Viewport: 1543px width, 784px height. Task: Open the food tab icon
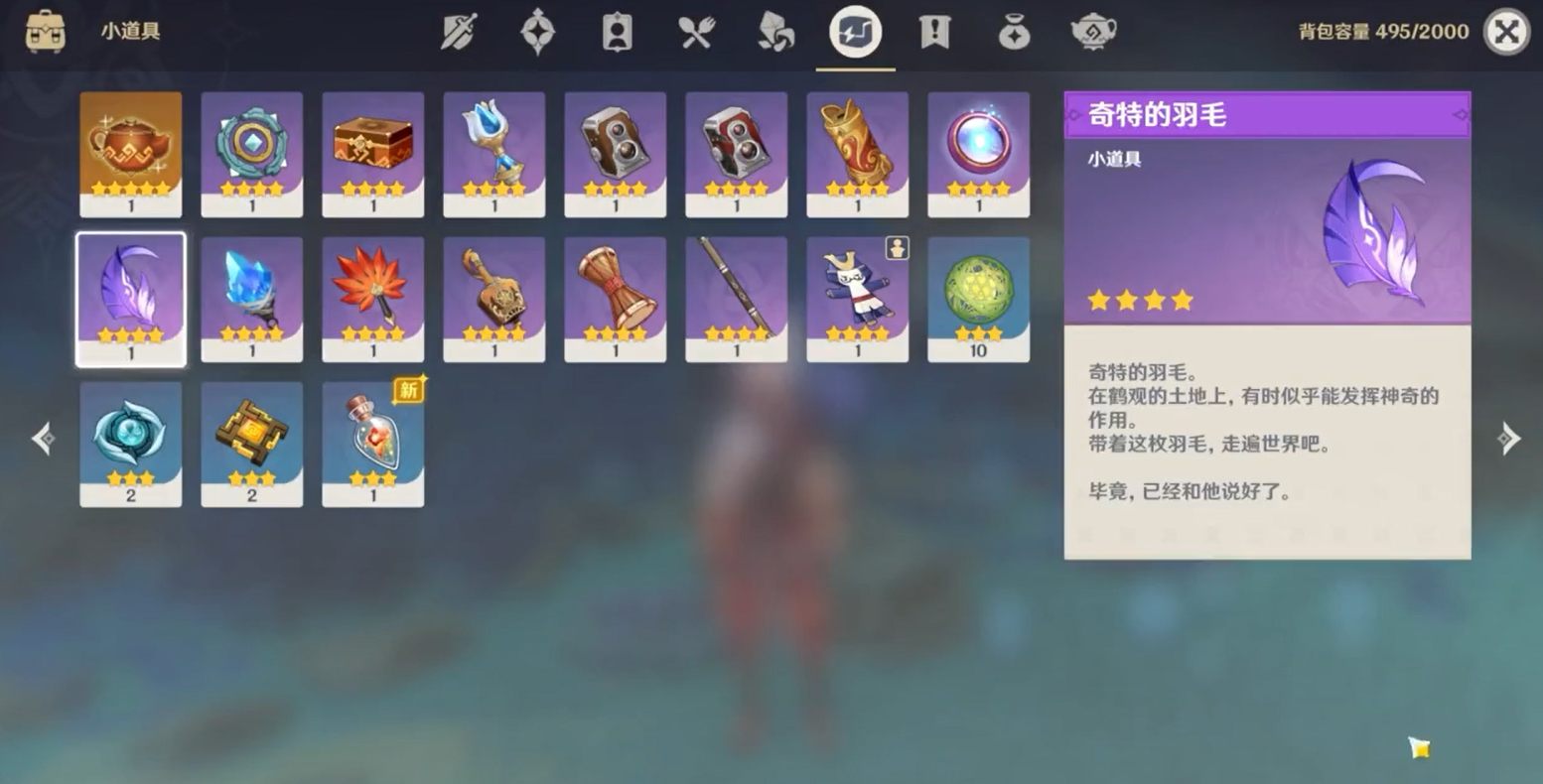tap(696, 31)
